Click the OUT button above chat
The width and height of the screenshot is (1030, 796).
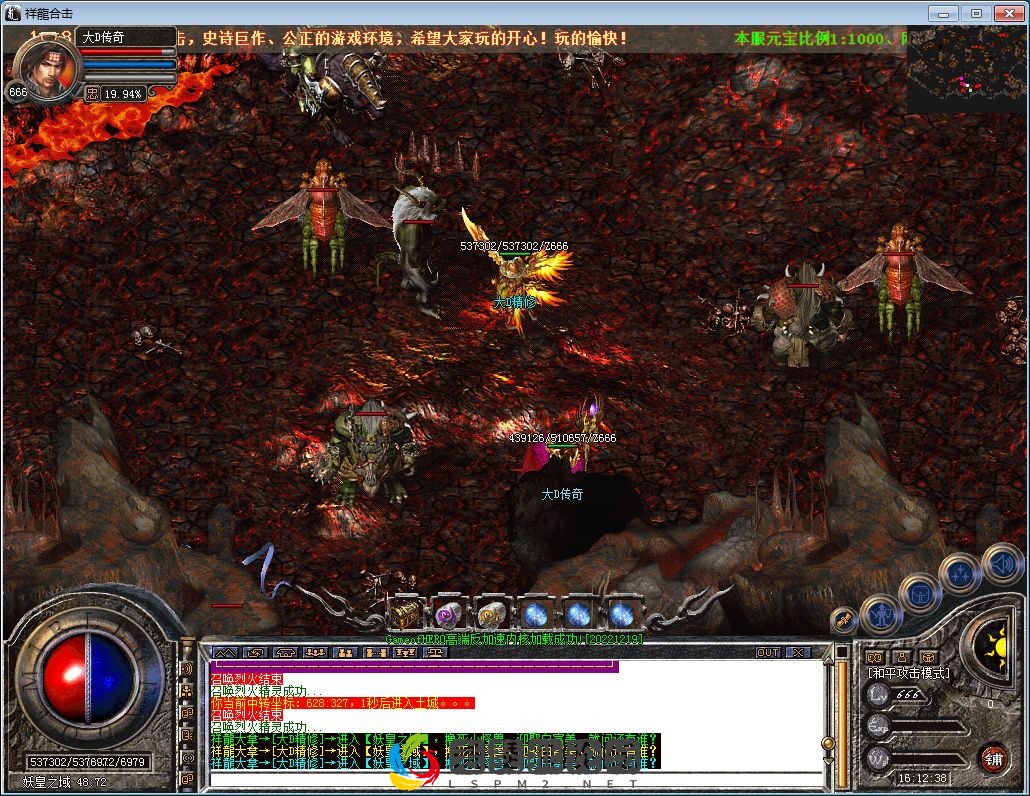[768, 652]
